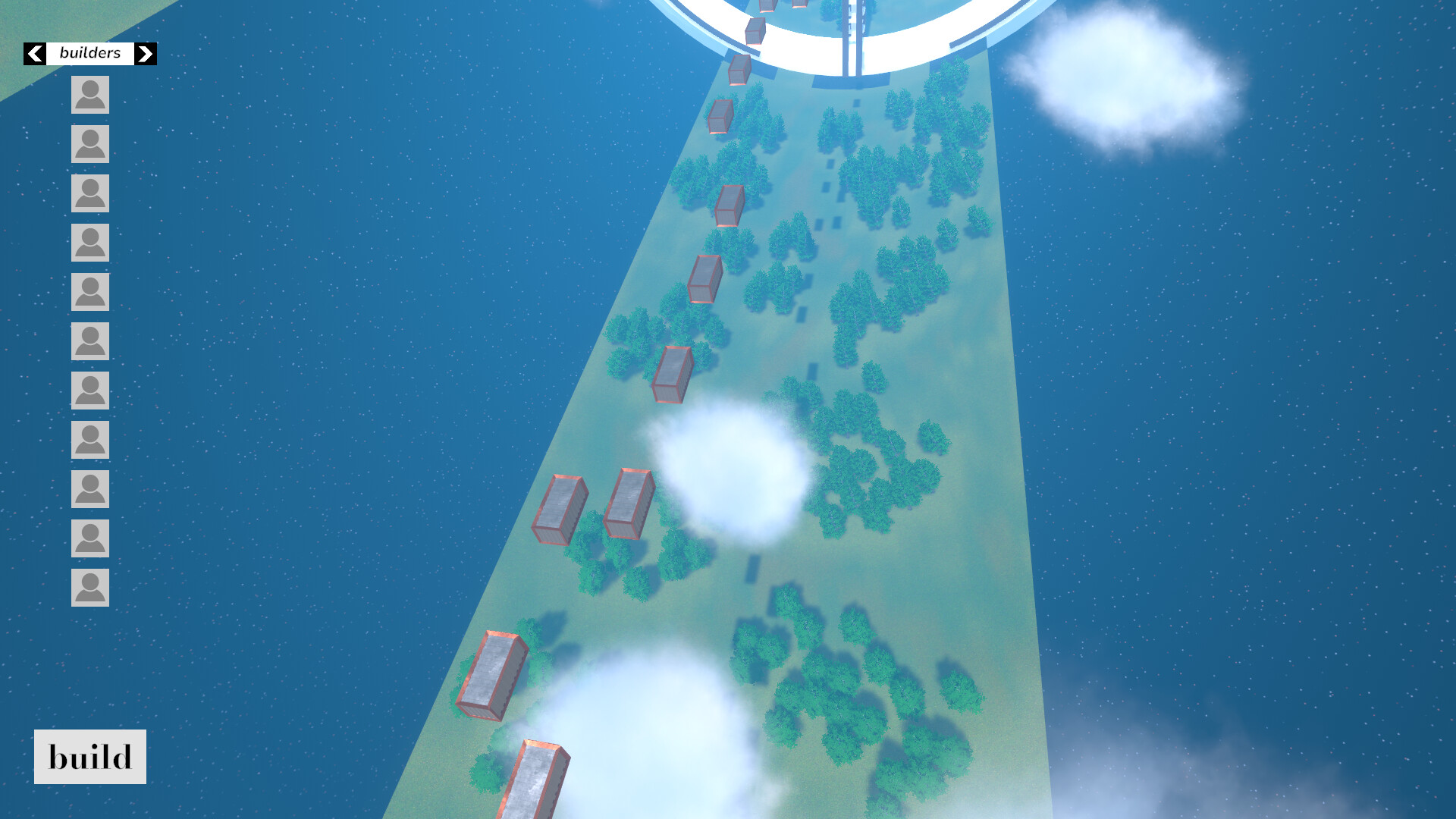Click the build button text
Screen dimensions: 1456x819
coord(89,756)
